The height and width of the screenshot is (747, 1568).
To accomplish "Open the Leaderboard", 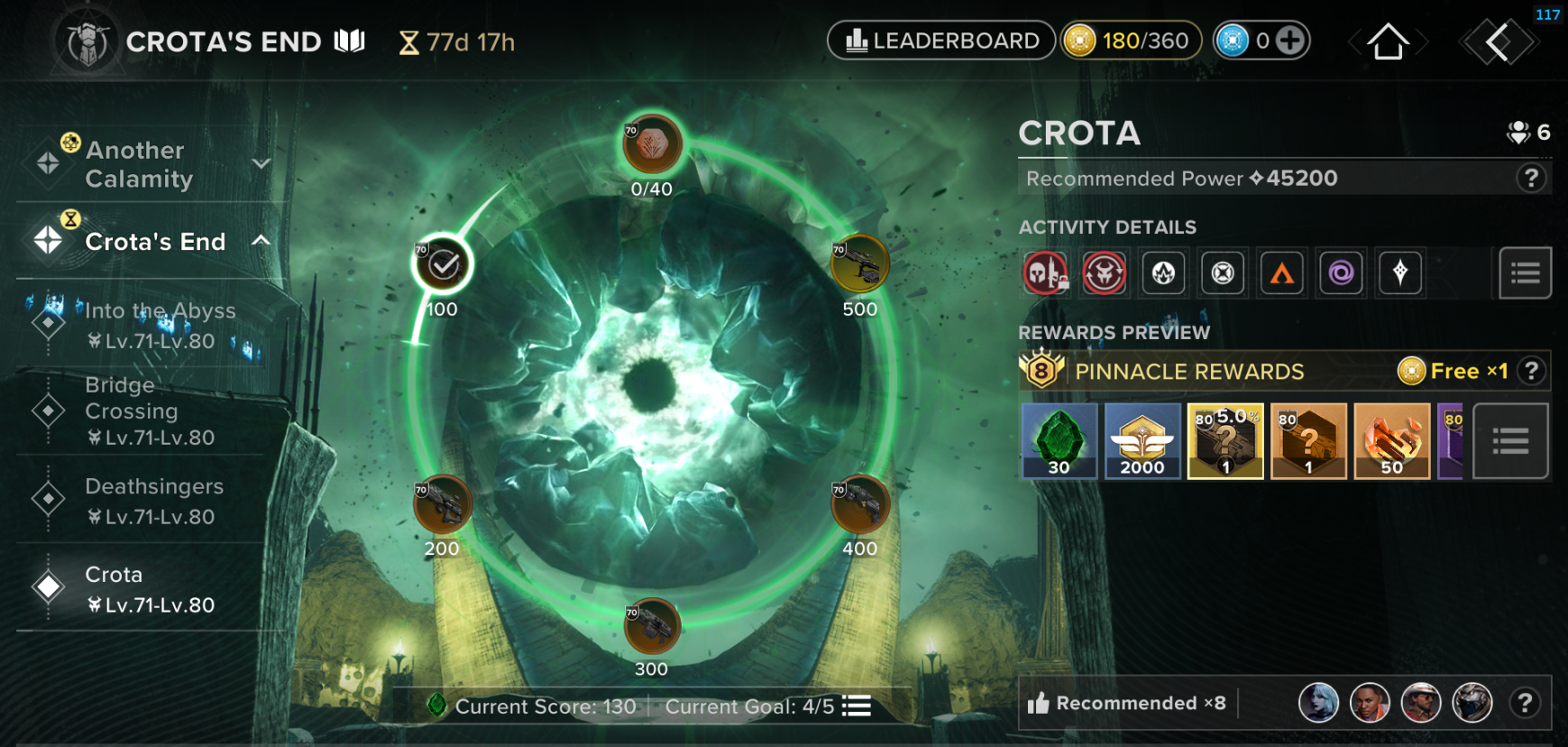I will (940, 40).
